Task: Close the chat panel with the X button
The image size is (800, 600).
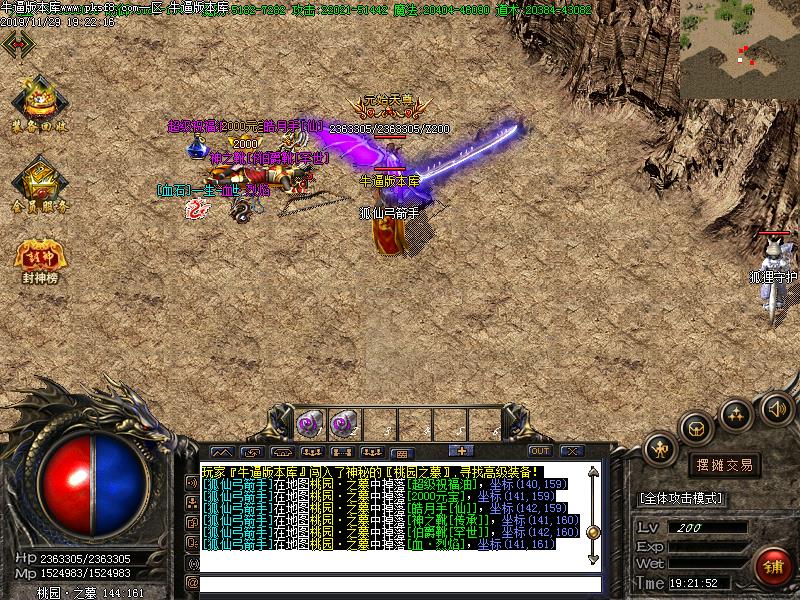Action: (572, 451)
